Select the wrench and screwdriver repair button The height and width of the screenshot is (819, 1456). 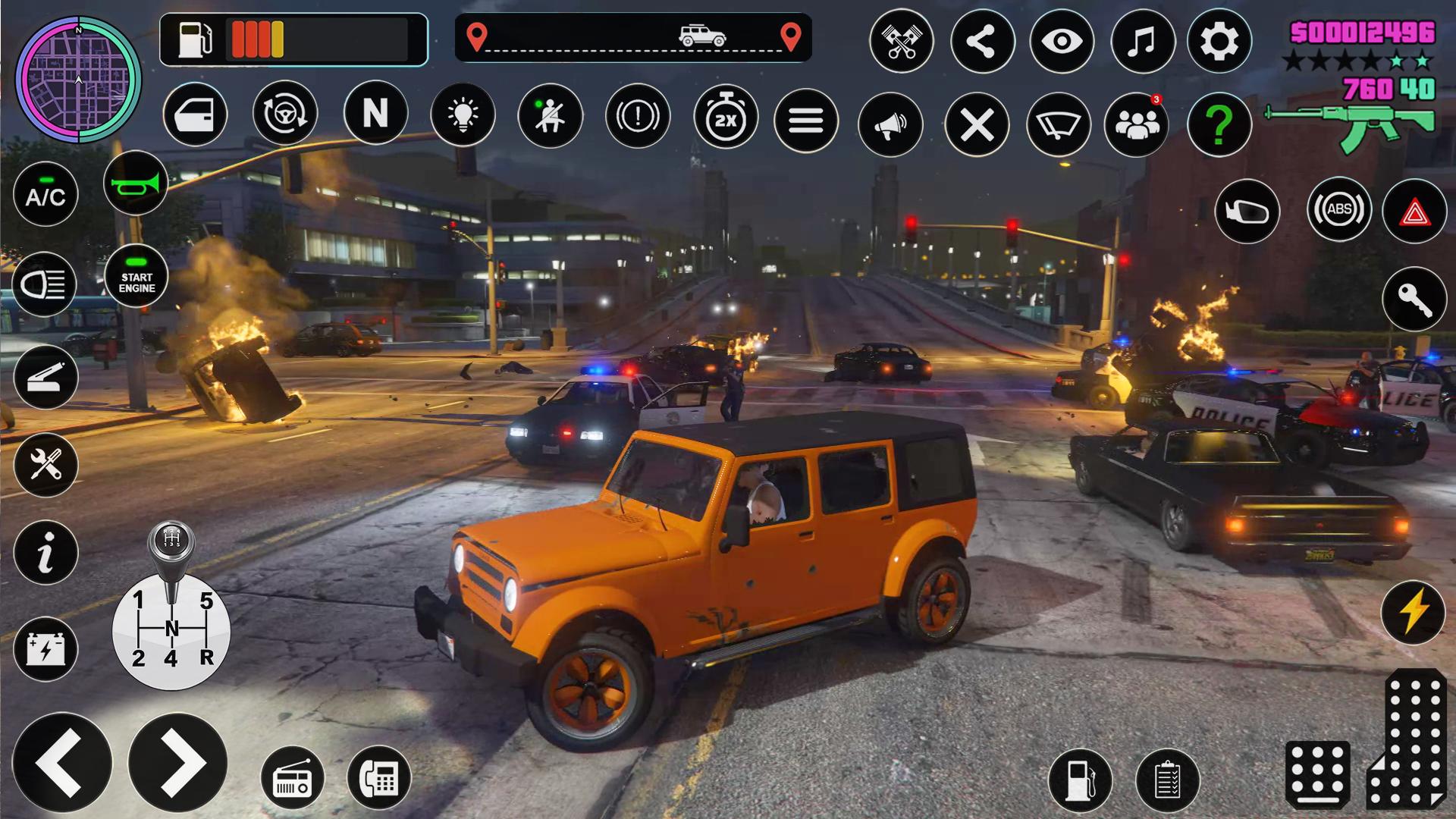[x=45, y=464]
